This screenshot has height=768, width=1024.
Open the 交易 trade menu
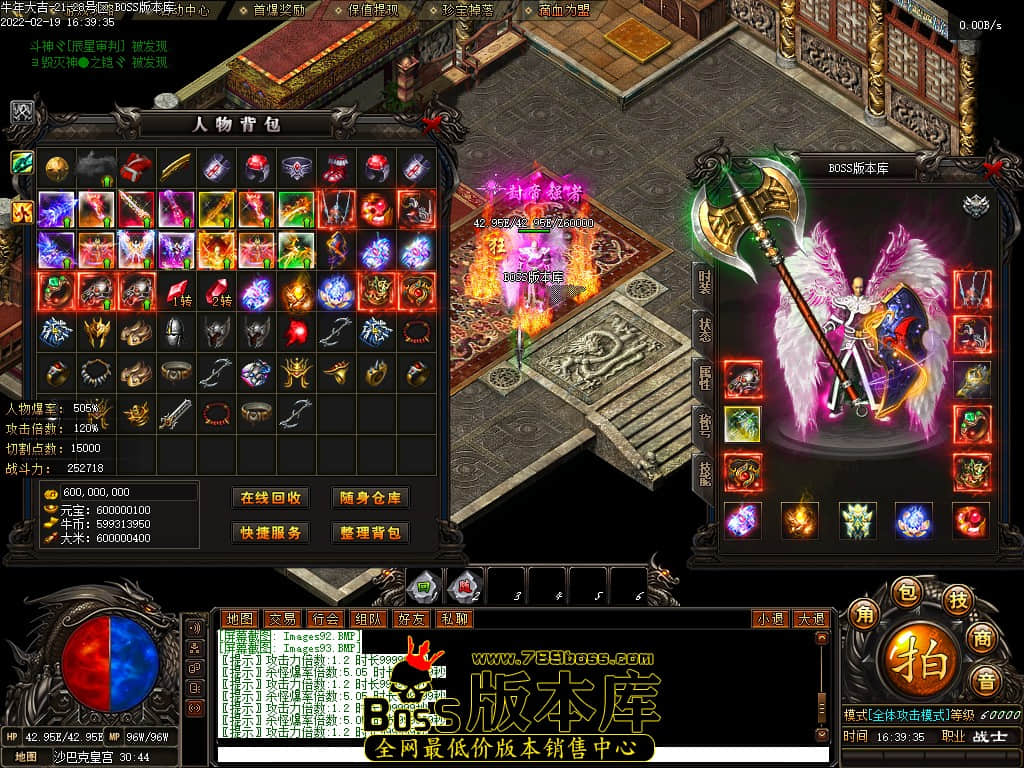click(x=282, y=619)
